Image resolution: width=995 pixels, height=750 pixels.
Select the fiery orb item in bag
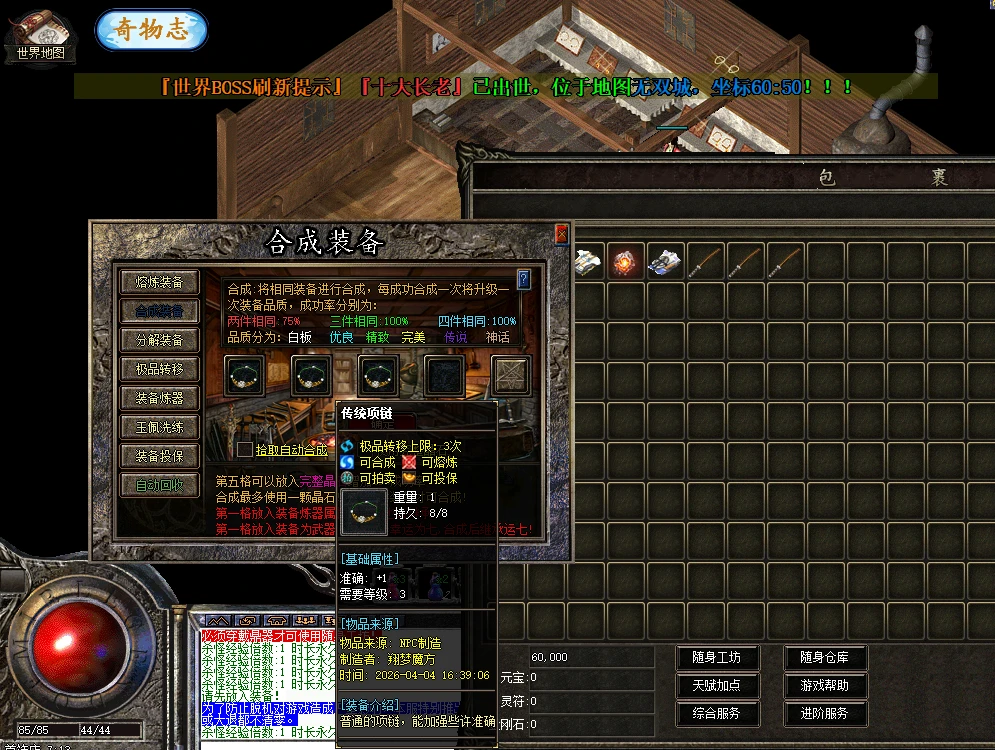pyautogui.click(x=626, y=262)
